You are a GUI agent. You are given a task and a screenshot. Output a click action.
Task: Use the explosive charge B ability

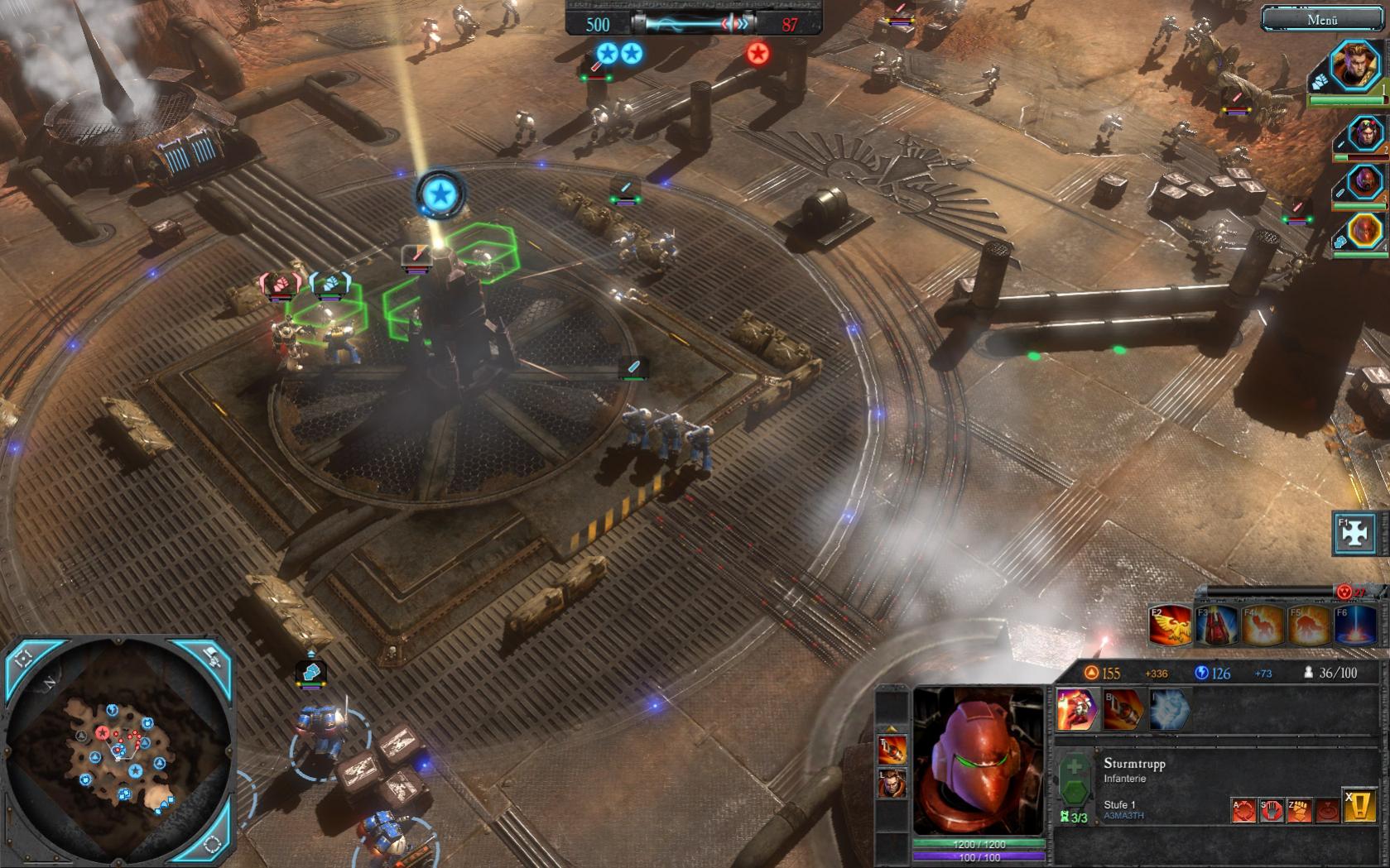pos(1122,710)
